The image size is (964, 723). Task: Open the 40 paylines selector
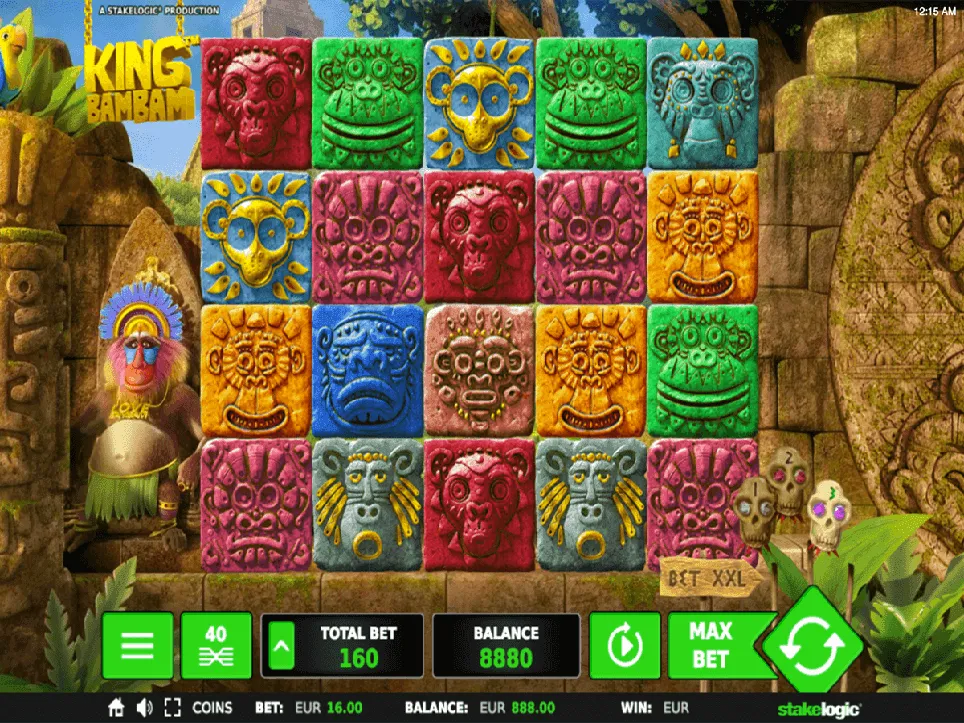216,646
